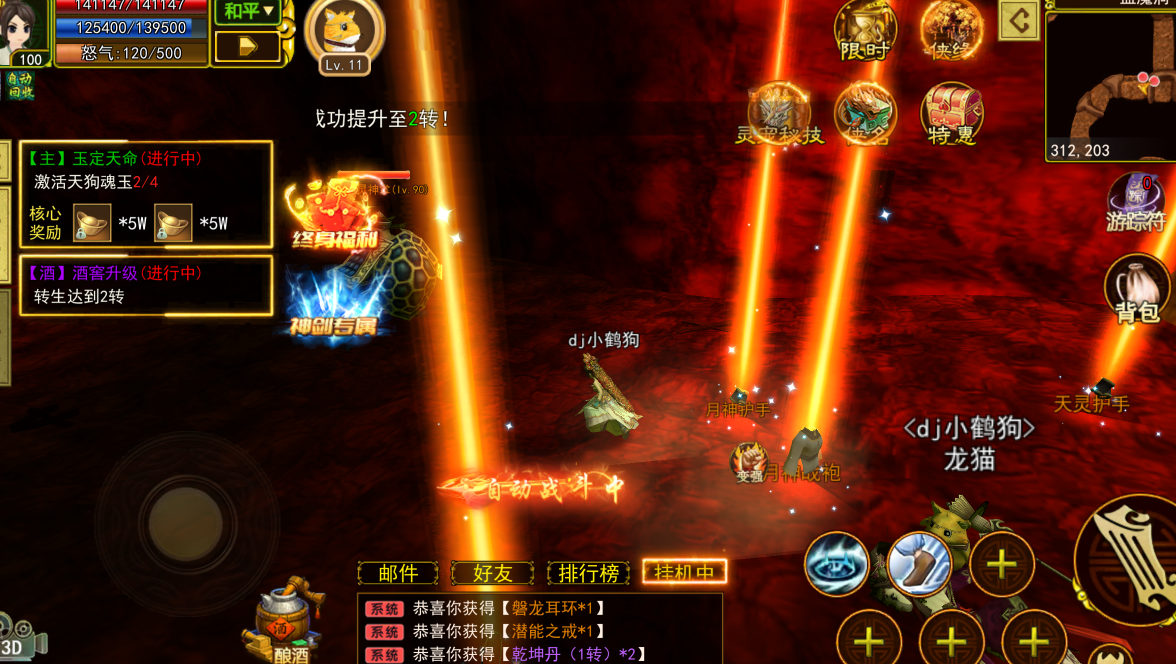Collapse the top icon row with the arrow
Screen dimensions: 1176x664
pos(1019,21)
